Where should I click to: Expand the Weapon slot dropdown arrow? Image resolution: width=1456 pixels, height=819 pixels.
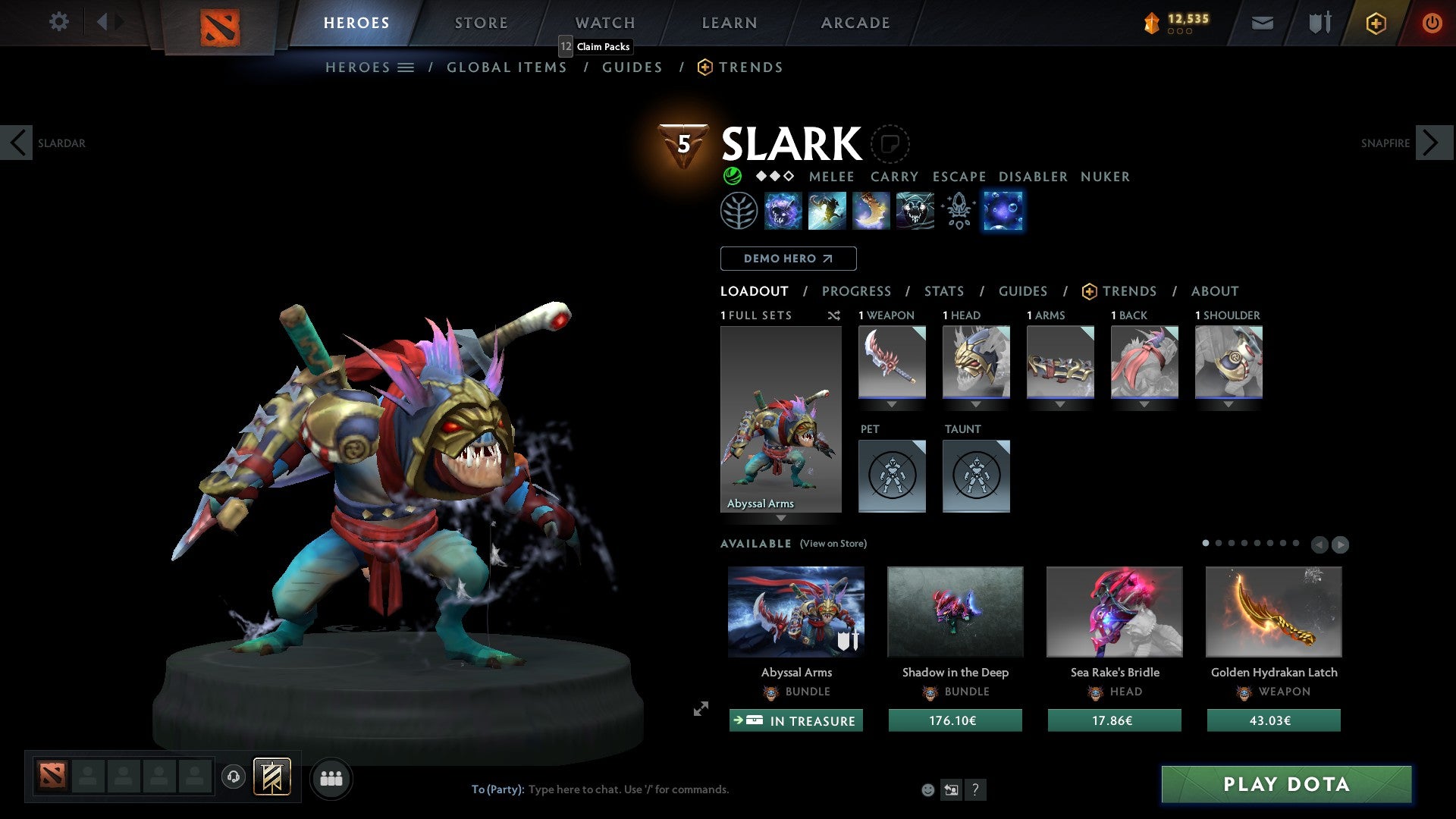891,404
